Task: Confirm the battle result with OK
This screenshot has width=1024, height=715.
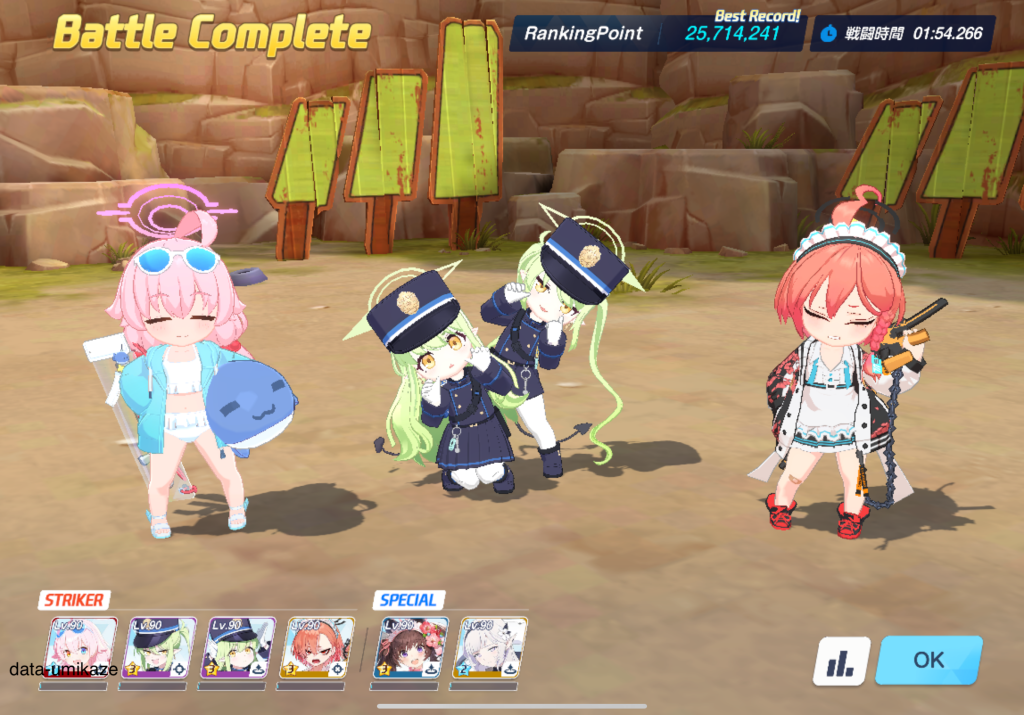Action: [928, 660]
